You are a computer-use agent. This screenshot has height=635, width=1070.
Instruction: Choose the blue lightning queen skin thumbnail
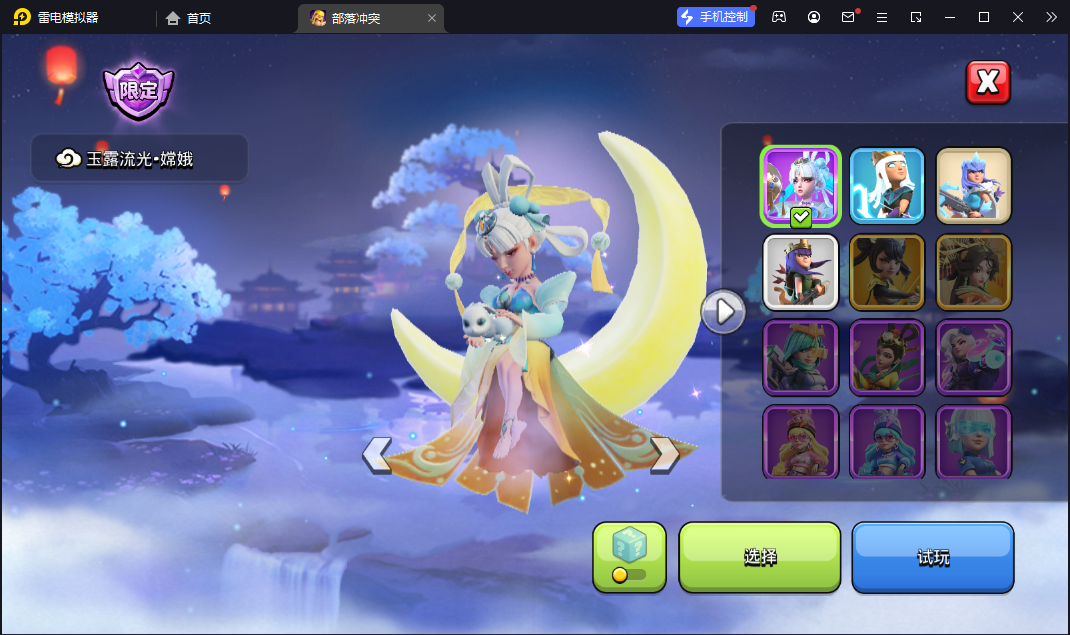point(887,185)
